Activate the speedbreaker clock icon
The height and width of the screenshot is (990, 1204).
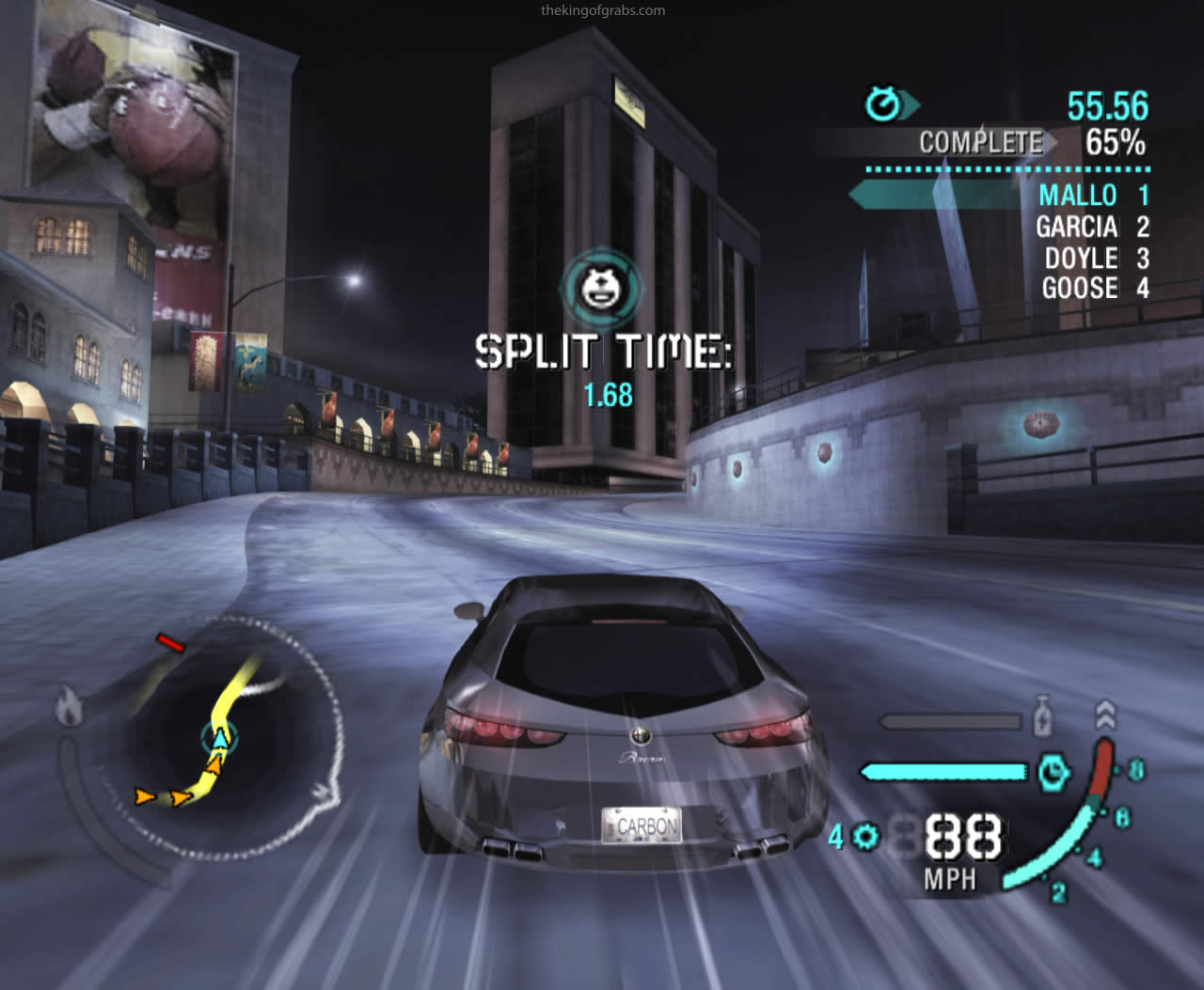click(1054, 772)
